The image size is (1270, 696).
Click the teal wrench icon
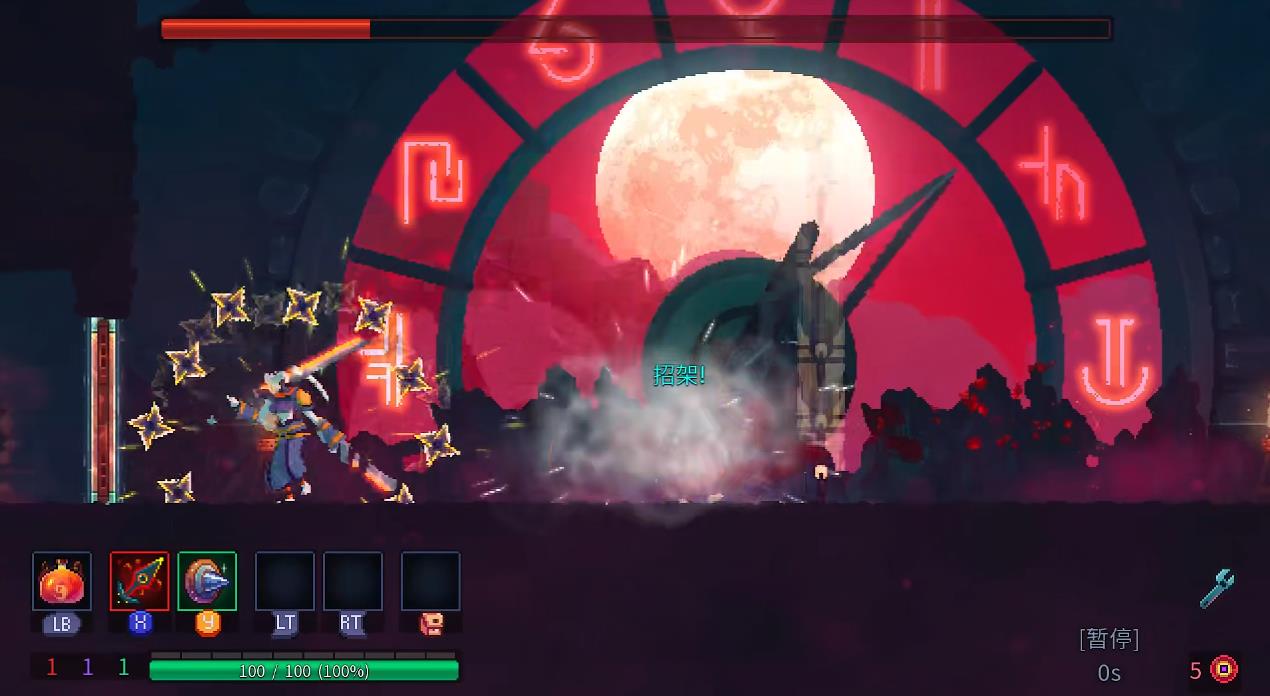point(1217,588)
